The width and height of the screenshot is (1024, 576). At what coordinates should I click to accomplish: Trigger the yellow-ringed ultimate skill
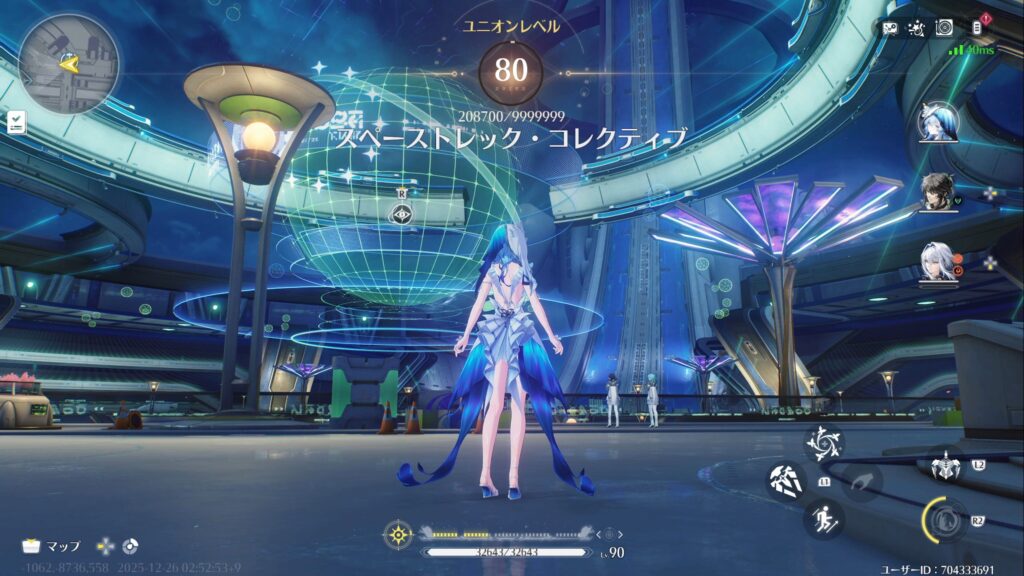(x=943, y=519)
